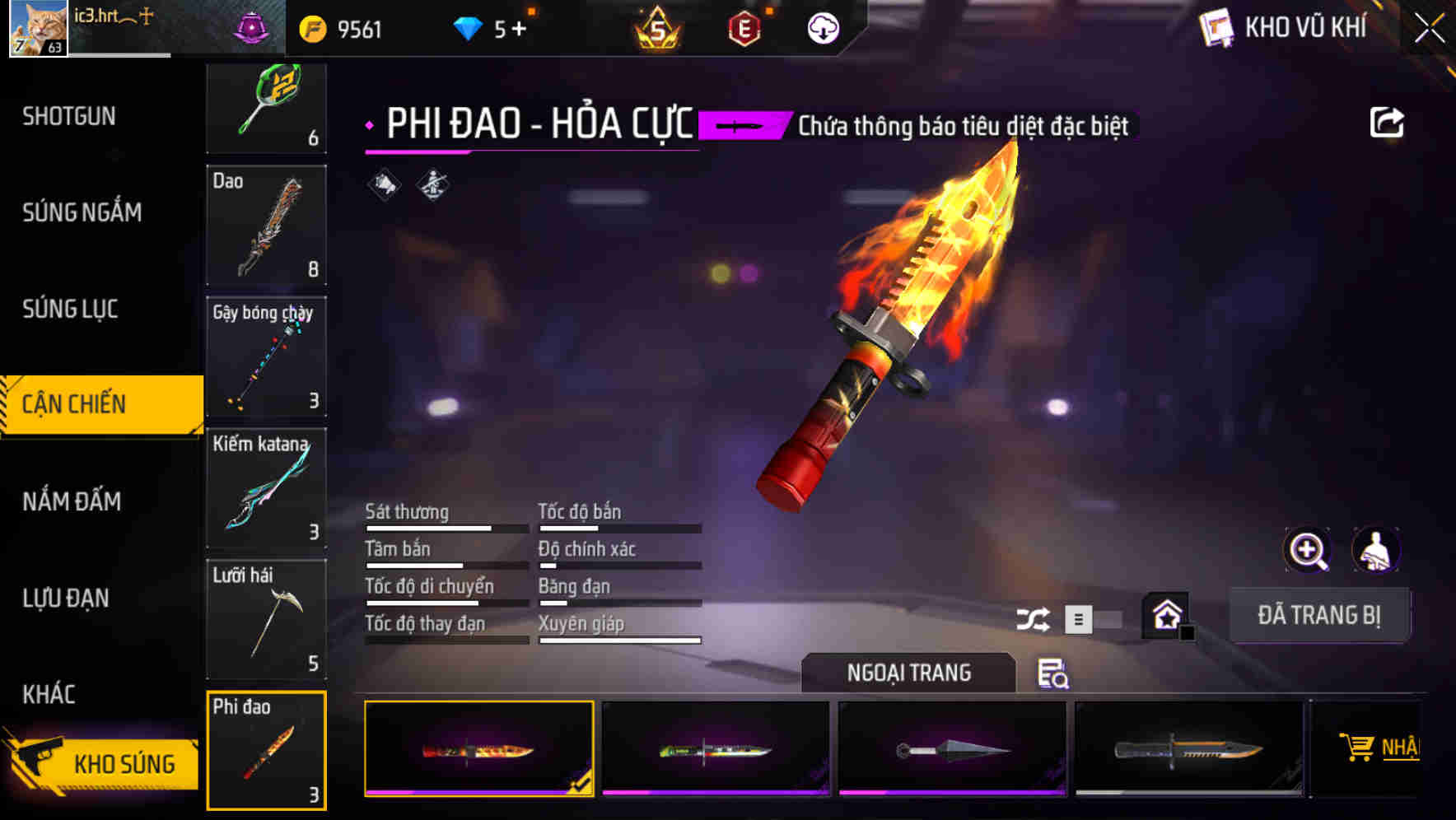Open the share icon near the weapon name
Image resolution: width=1456 pixels, height=820 pixels.
[x=1388, y=122]
